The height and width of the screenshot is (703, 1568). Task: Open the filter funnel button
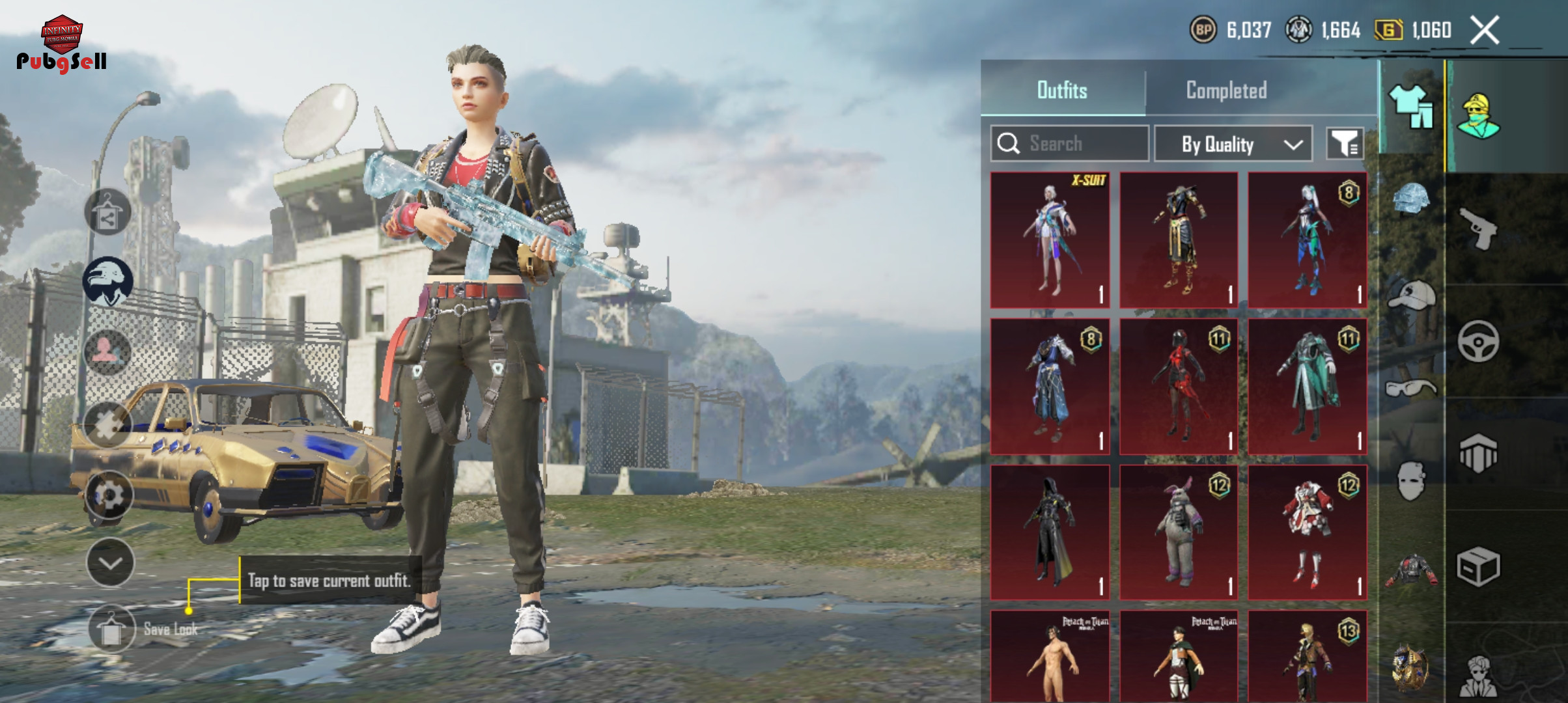coord(1345,143)
